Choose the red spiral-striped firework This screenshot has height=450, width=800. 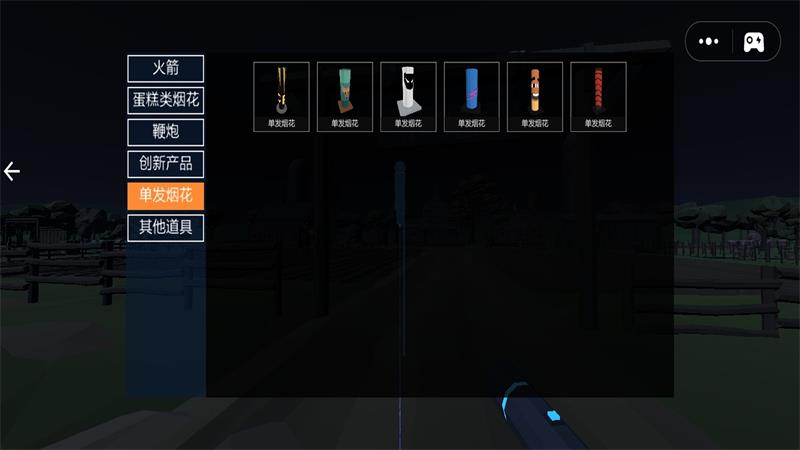598,96
